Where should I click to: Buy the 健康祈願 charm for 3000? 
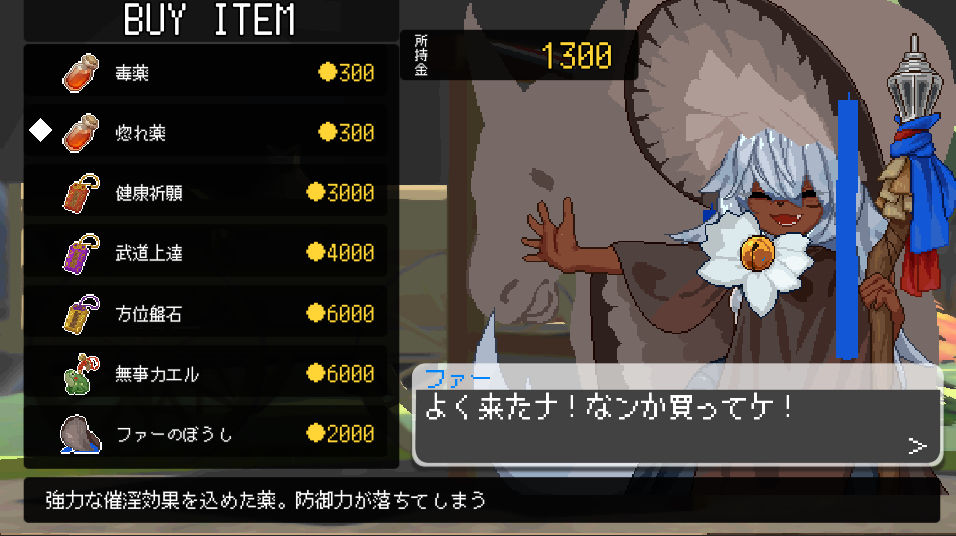click(x=205, y=193)
